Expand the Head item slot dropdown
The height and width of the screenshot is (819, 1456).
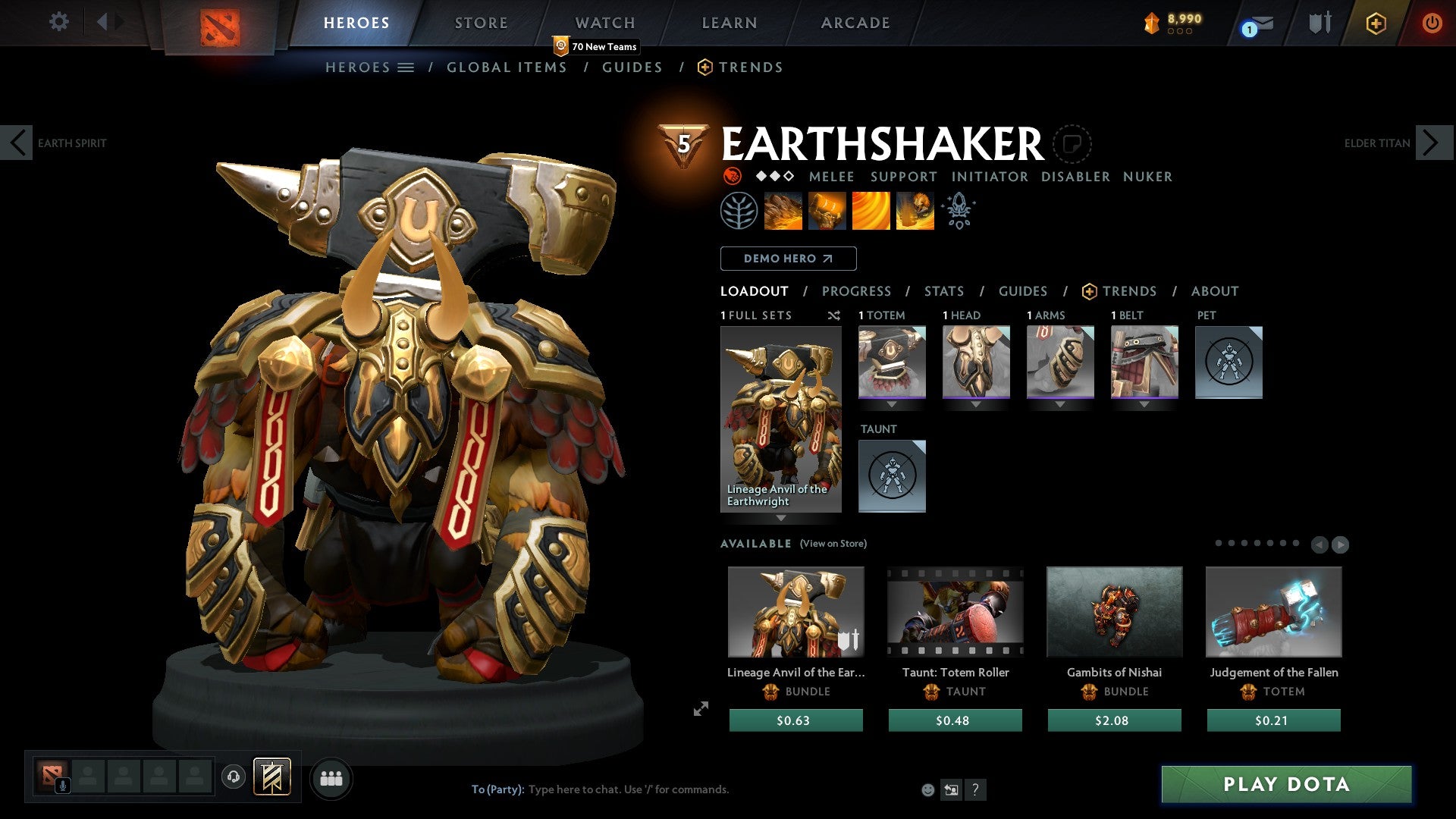[976, 404]
